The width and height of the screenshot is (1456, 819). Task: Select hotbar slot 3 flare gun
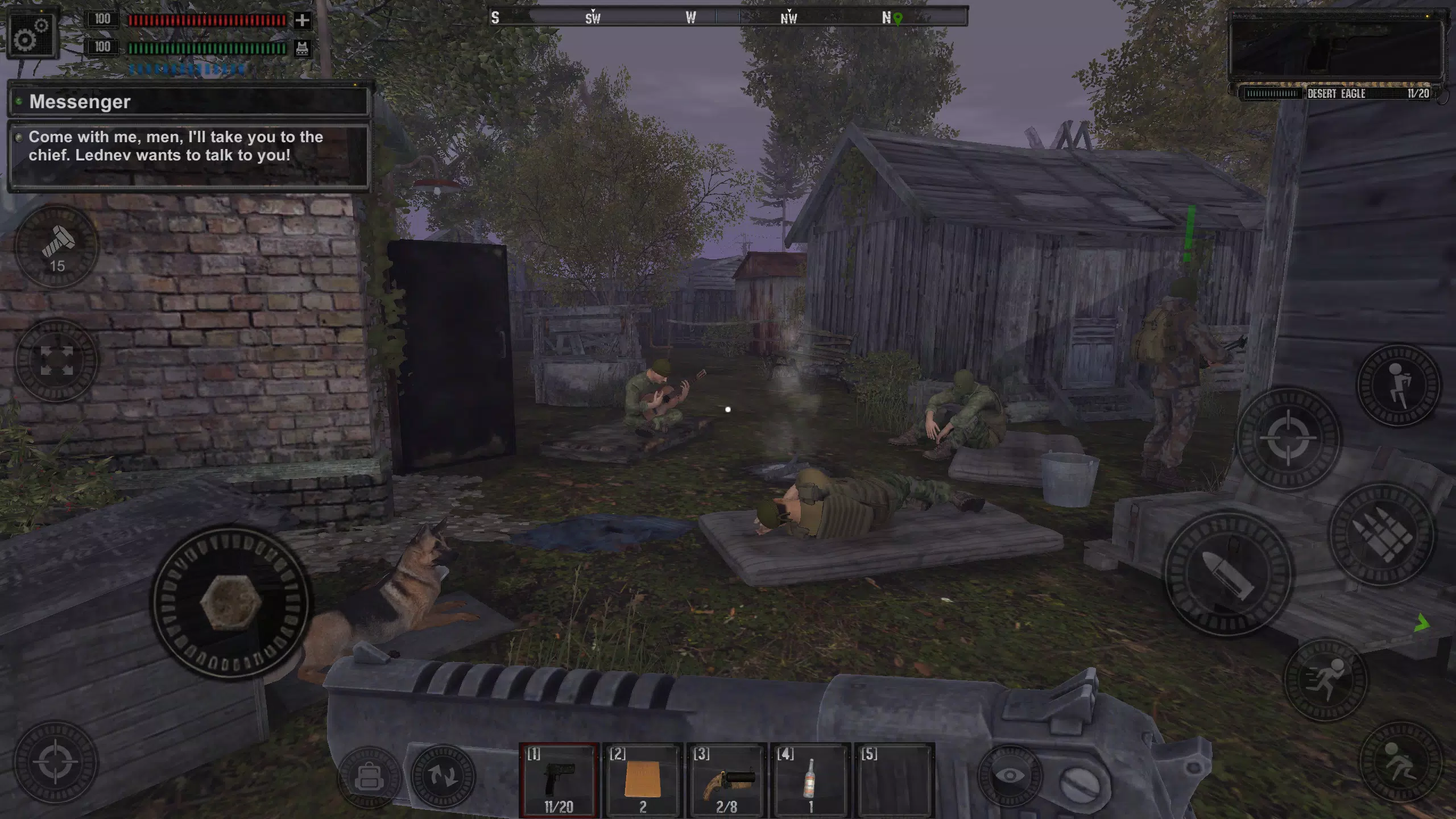tap(727, 779)
